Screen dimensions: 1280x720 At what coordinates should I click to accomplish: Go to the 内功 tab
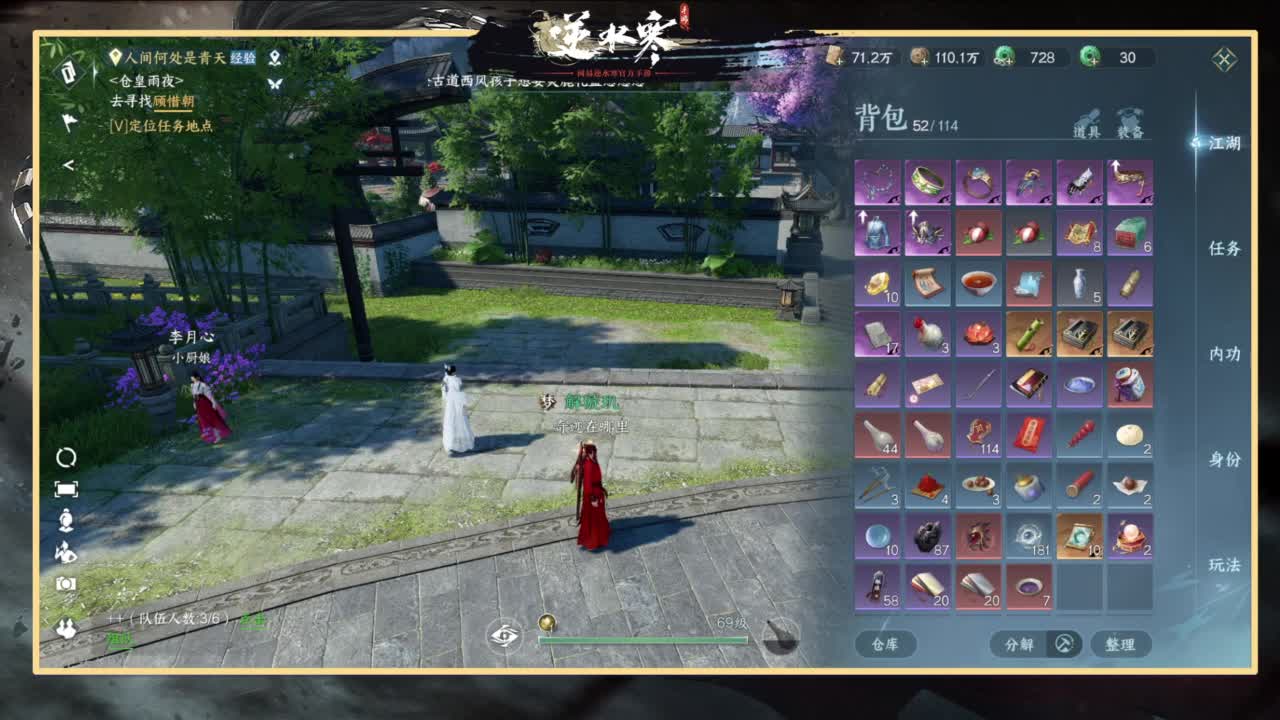click(x=1224, y=354)
